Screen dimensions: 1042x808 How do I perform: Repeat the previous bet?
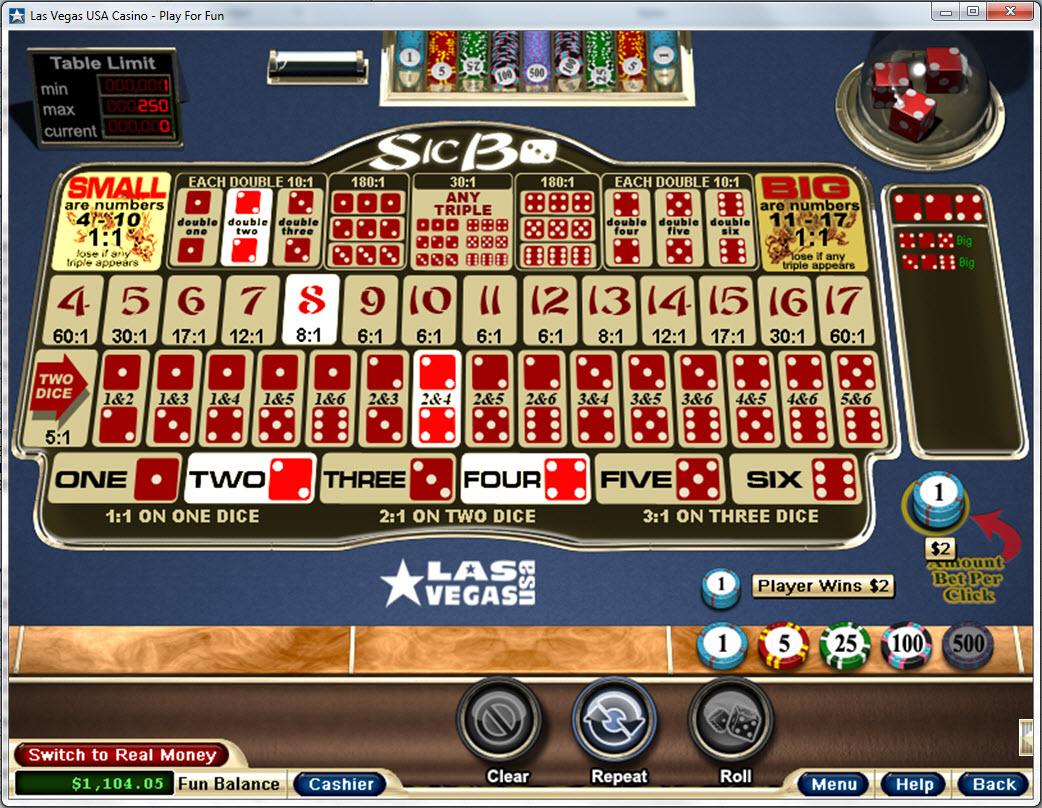[619, 723]
